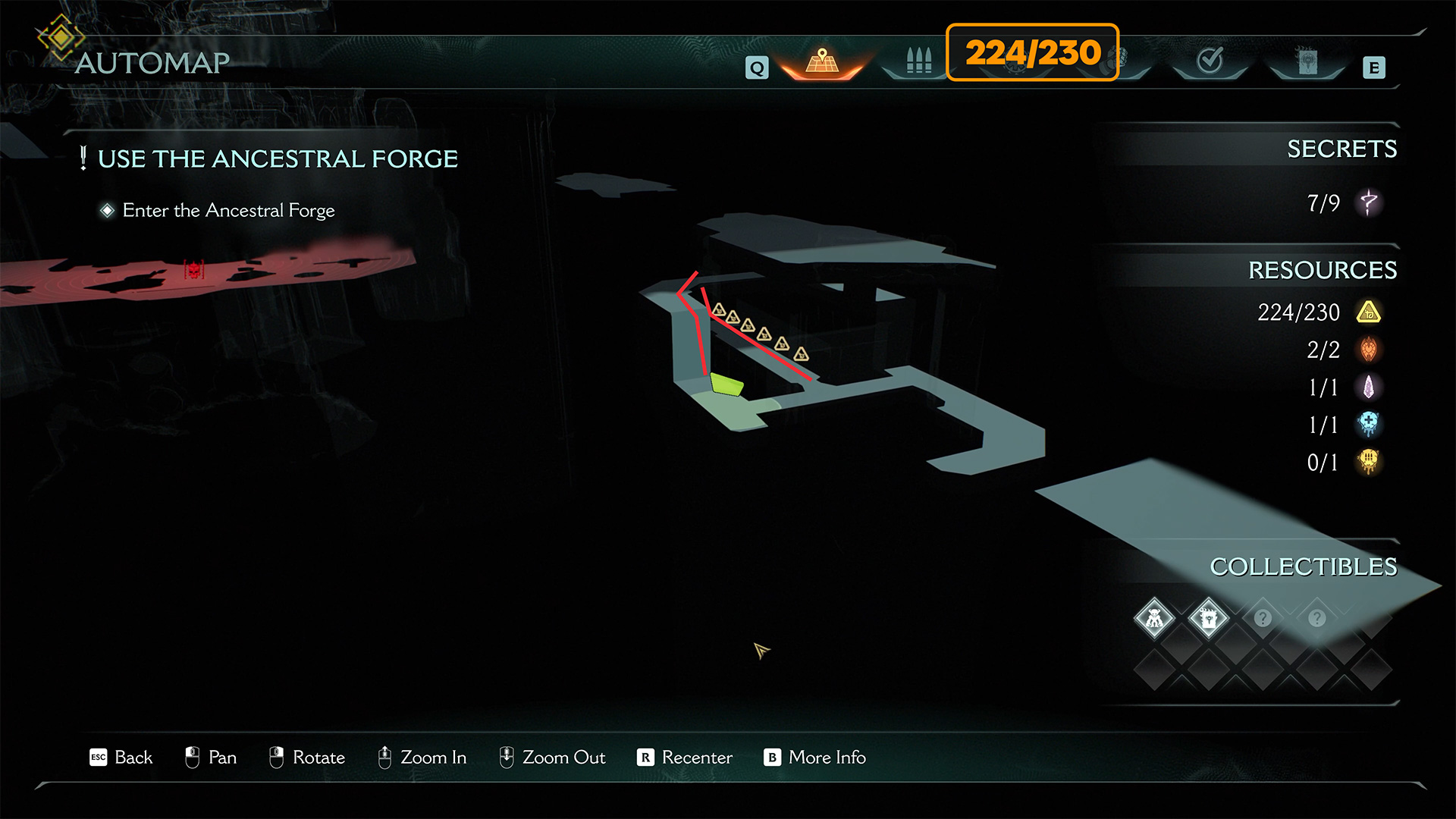Open the checkmark Challenges tab
Screen dimensions: 1456x819
click(x=1210, y=61)
